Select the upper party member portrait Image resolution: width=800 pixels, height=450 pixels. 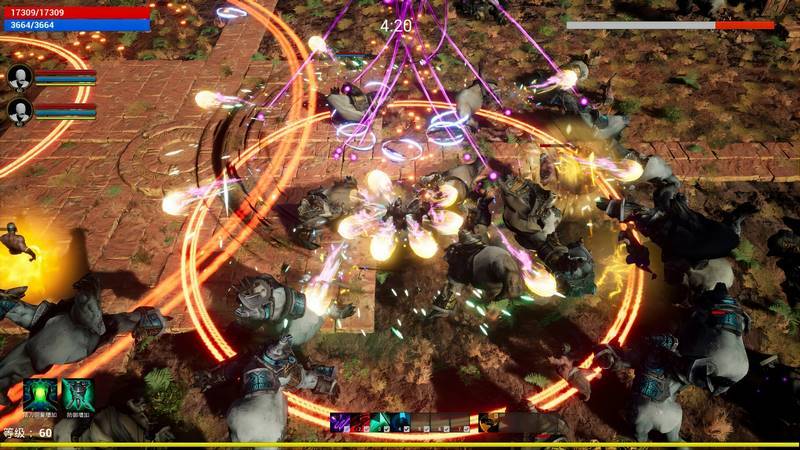pyautogui.click(x=20, y=77)
